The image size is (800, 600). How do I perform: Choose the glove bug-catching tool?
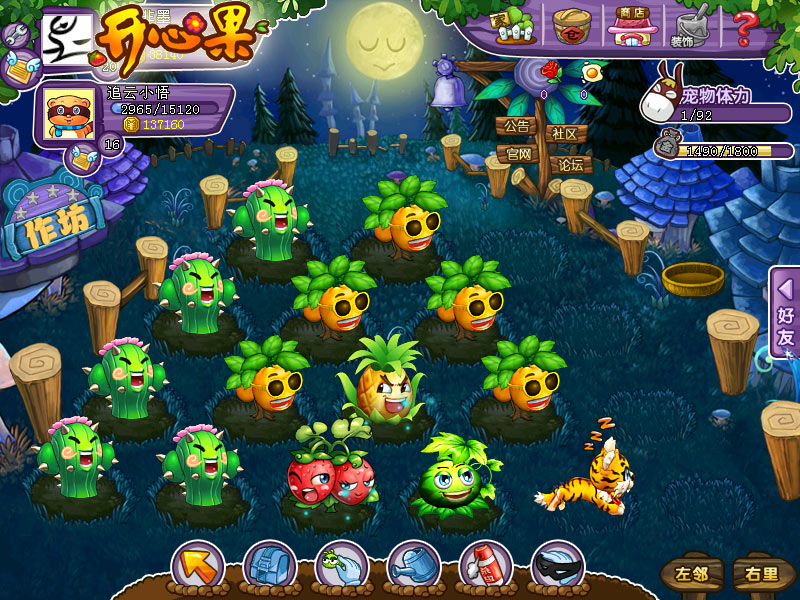pos(341,567)
